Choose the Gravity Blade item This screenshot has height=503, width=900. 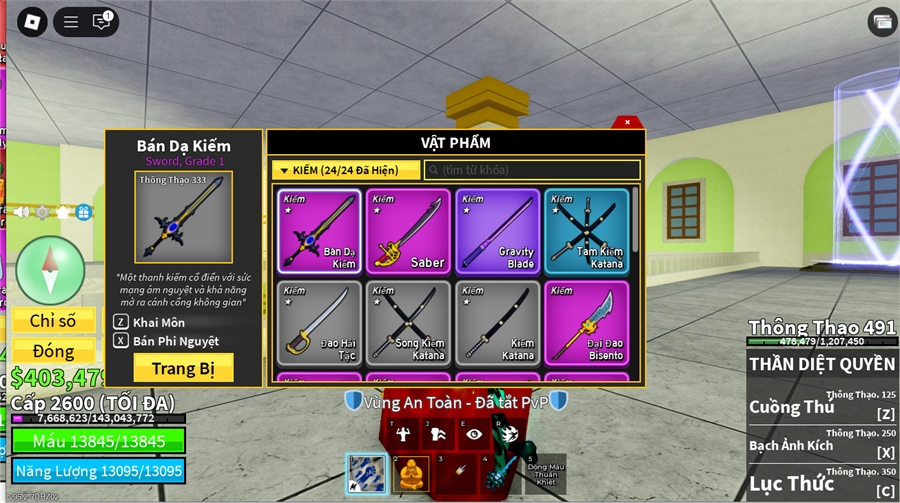[497, 231]
